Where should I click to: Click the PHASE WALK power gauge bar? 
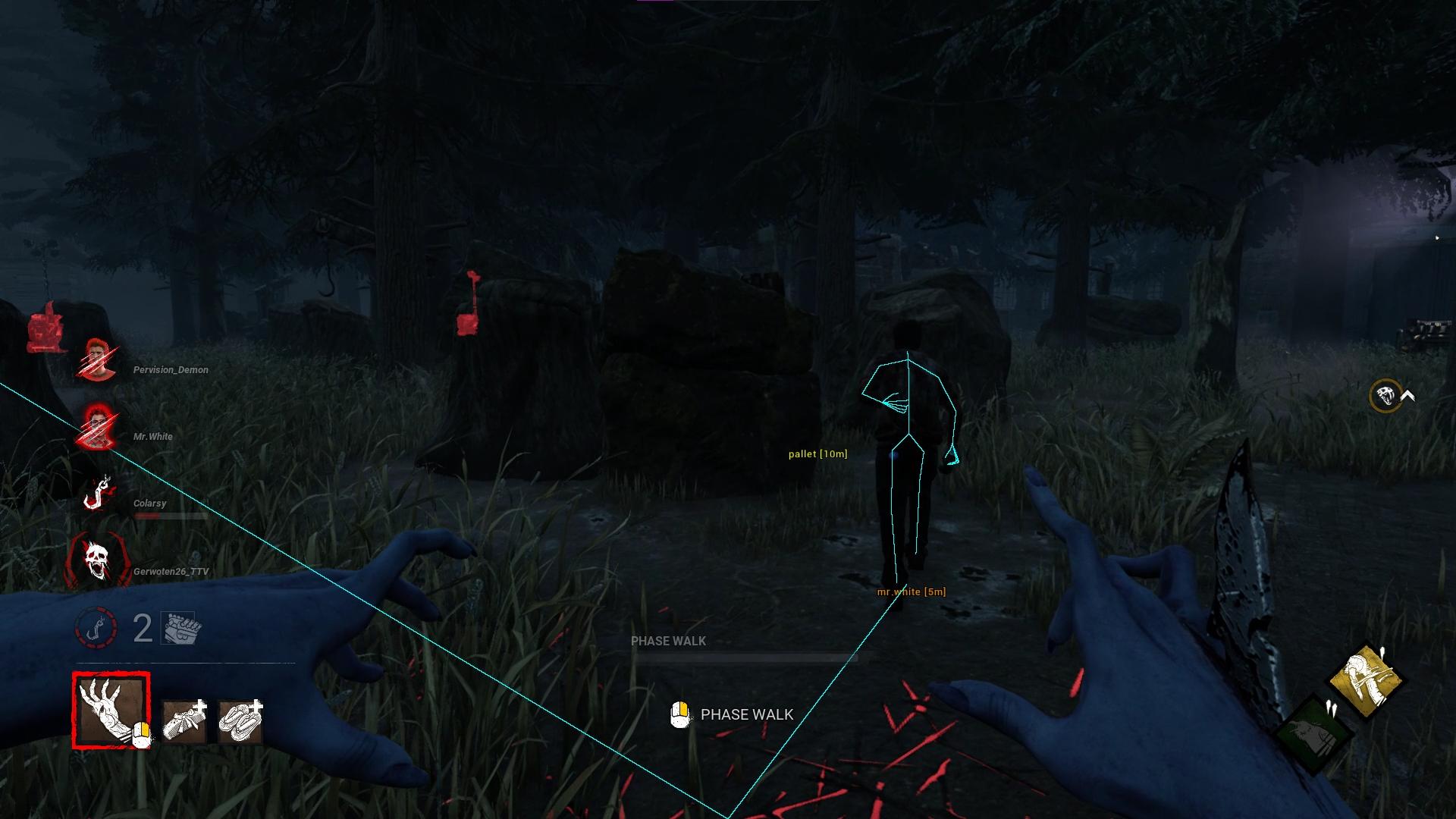click(751, 657)
